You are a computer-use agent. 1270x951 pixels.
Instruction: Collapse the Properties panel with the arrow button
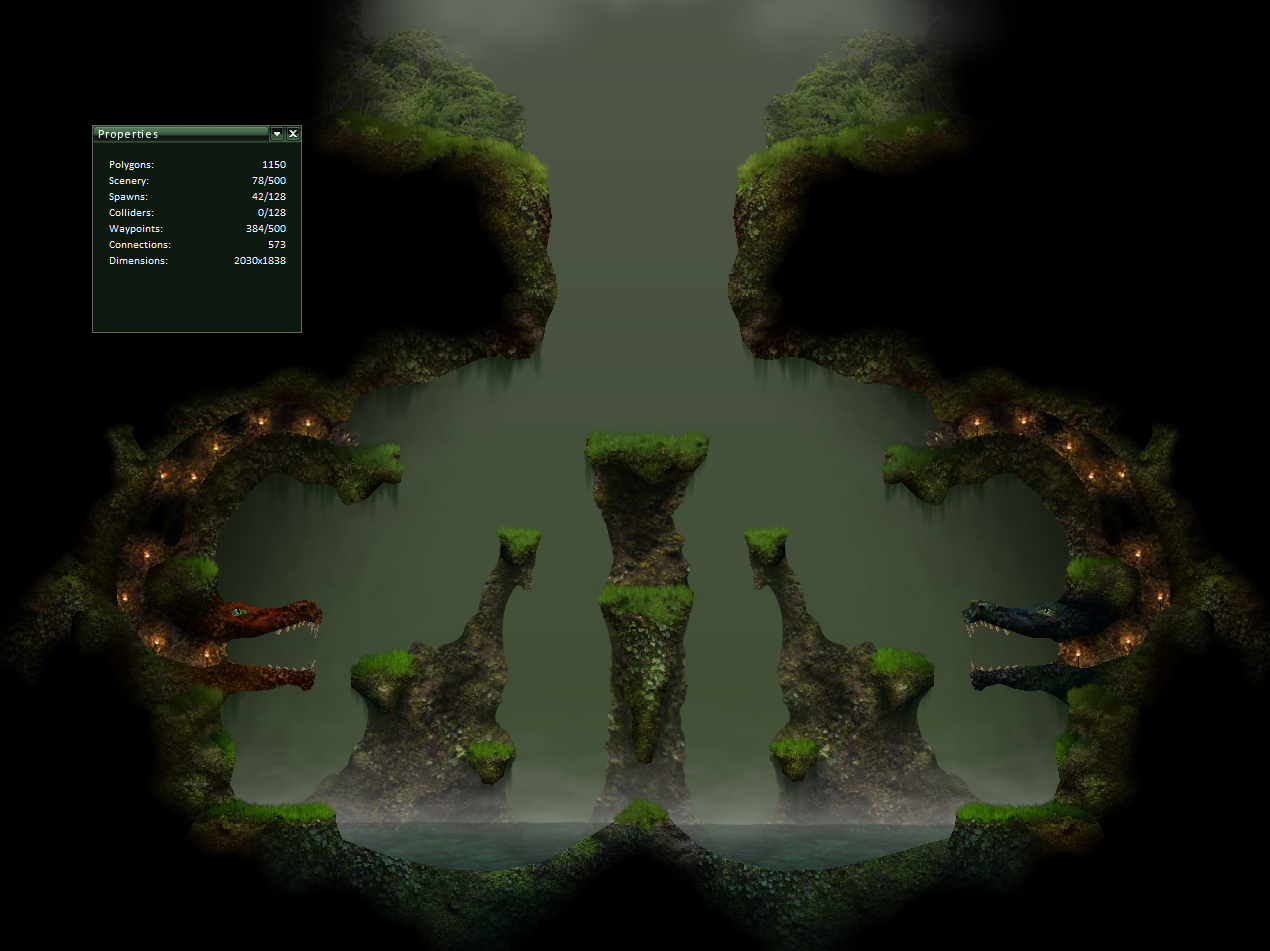277,134
